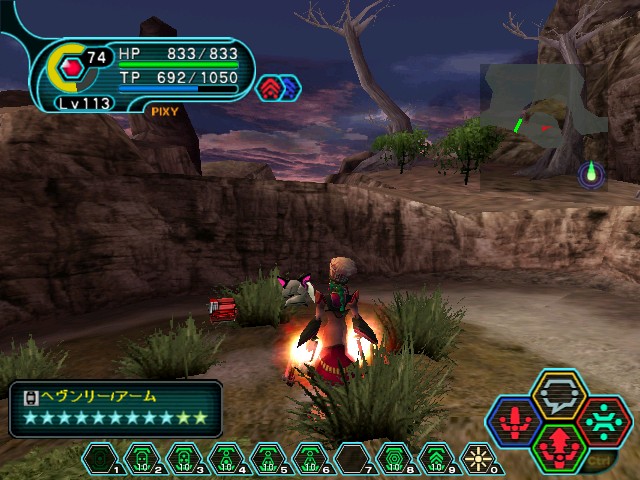
Task: Cast the technique in quick slot 4
Action: pos(225,459)
